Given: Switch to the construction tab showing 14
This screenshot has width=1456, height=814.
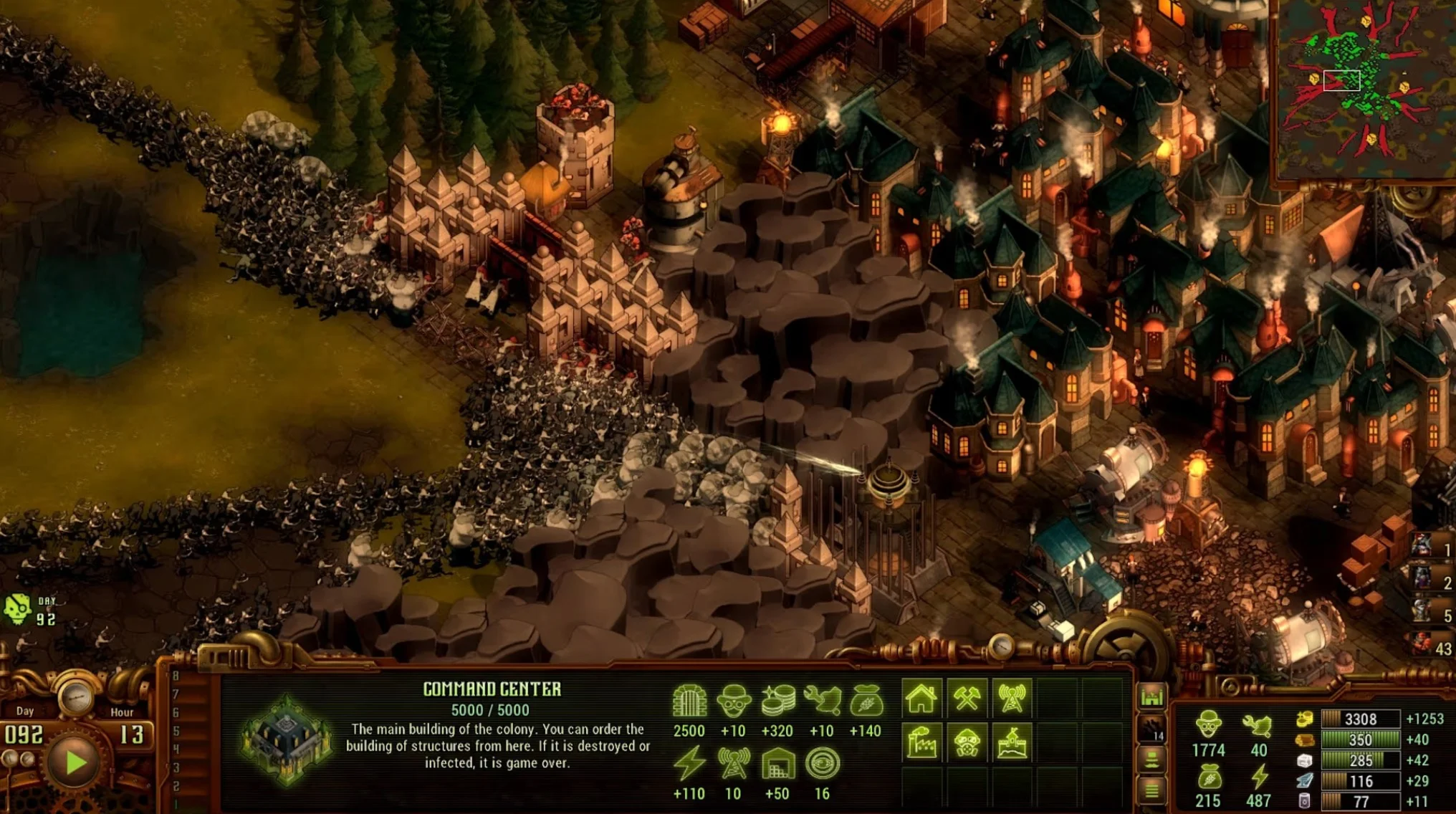Looking at the screenshot, I should (1151, 729).
